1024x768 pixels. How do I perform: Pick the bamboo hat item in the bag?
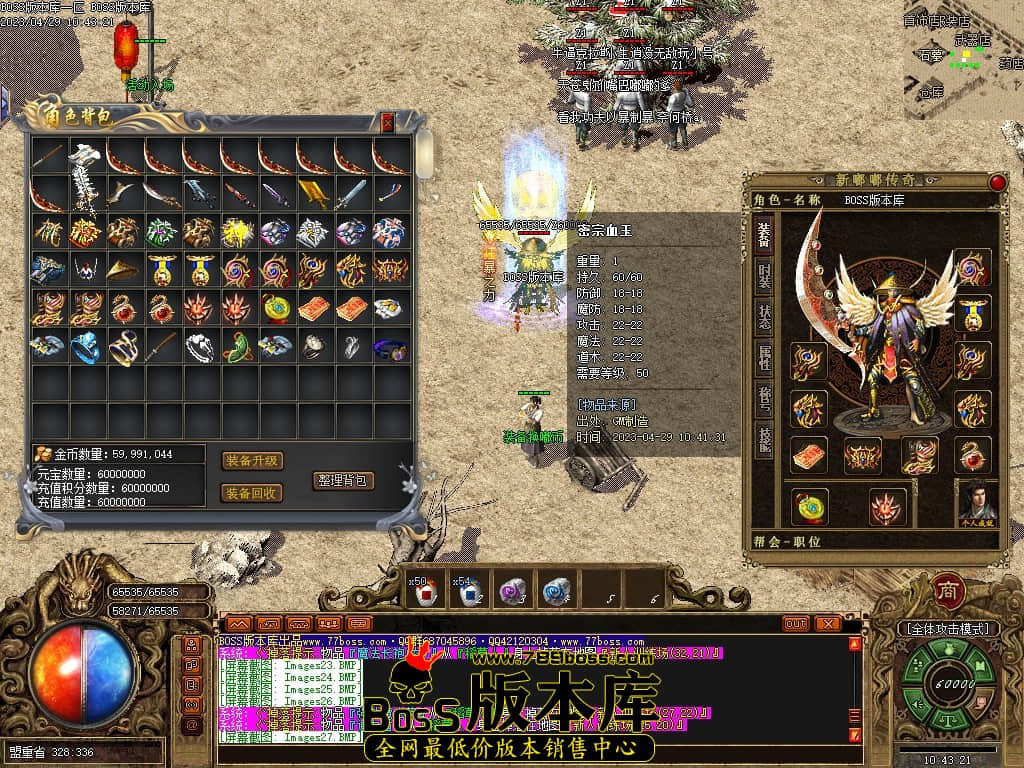(x=124, y=270)
